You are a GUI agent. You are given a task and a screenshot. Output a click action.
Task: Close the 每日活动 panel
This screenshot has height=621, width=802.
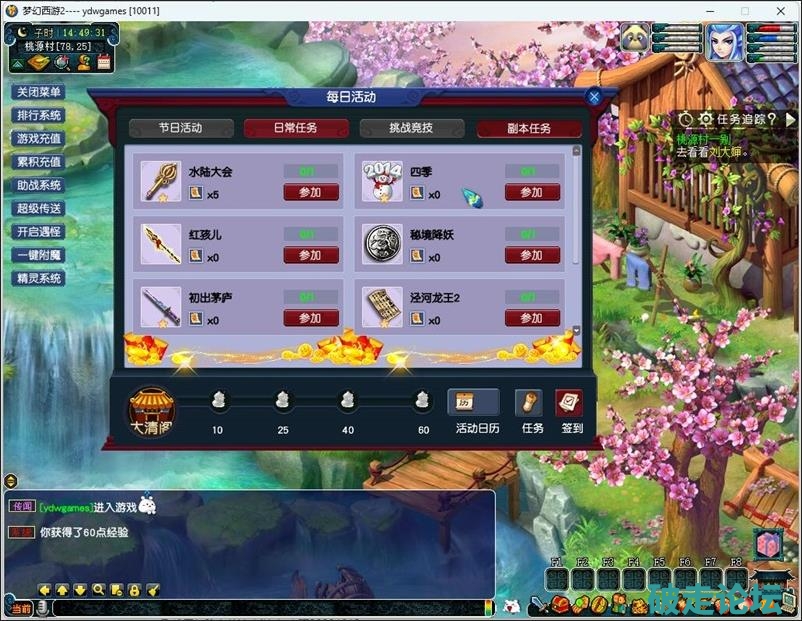(x=594, y=97)
